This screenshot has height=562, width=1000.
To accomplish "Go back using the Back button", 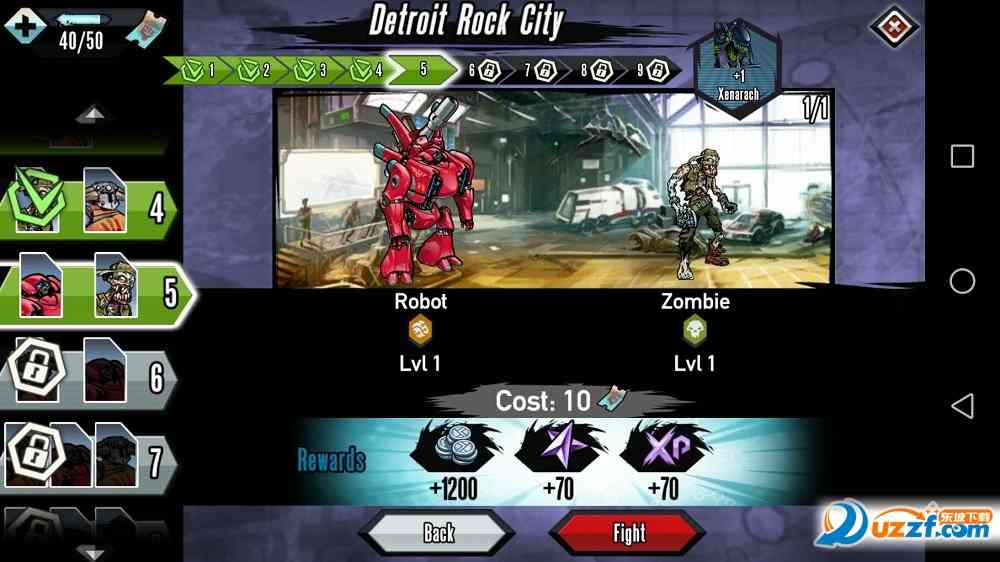I will (x=438, y=533).
